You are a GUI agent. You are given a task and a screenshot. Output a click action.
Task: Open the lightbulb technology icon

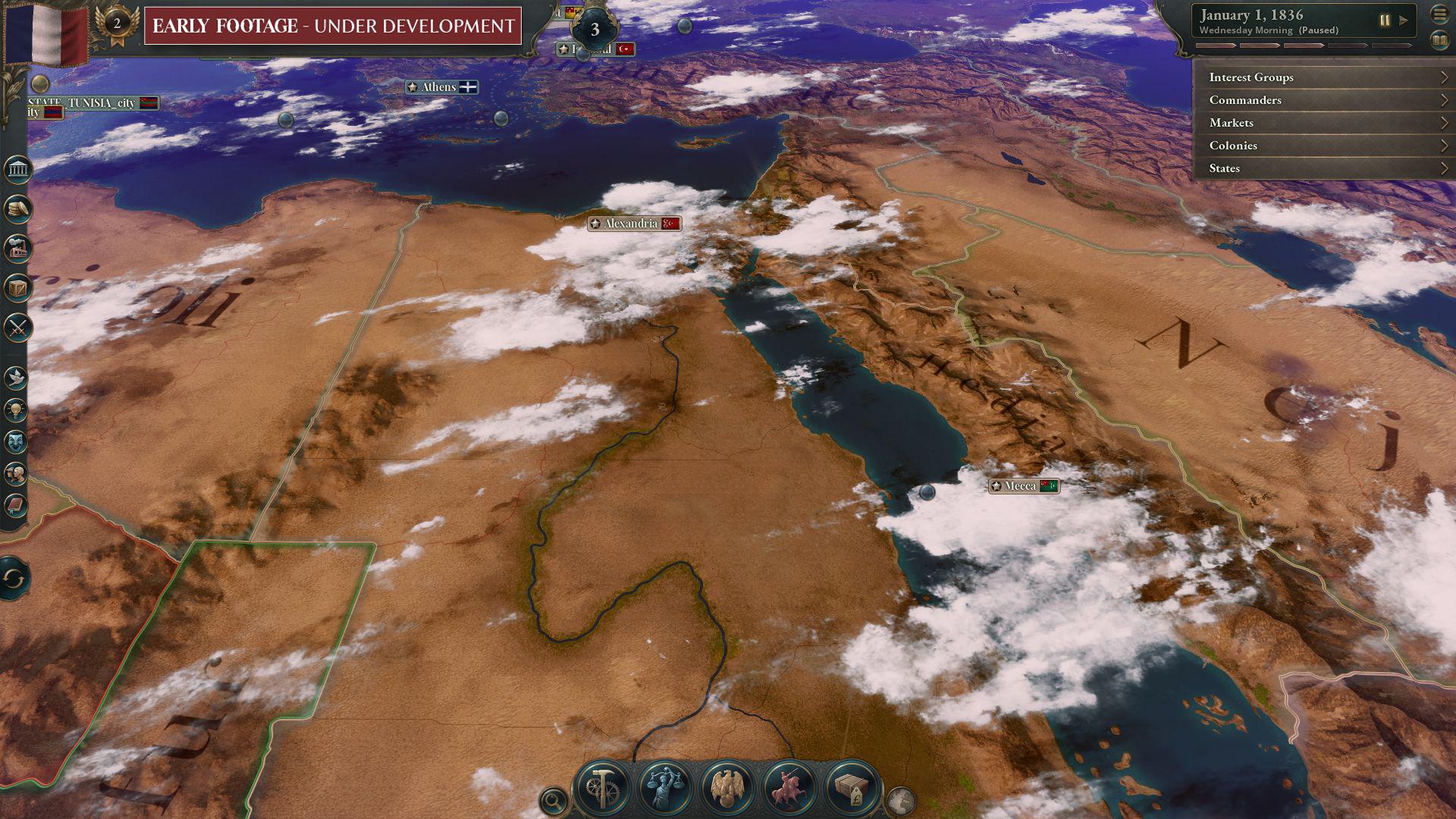[x=16, y=409]
